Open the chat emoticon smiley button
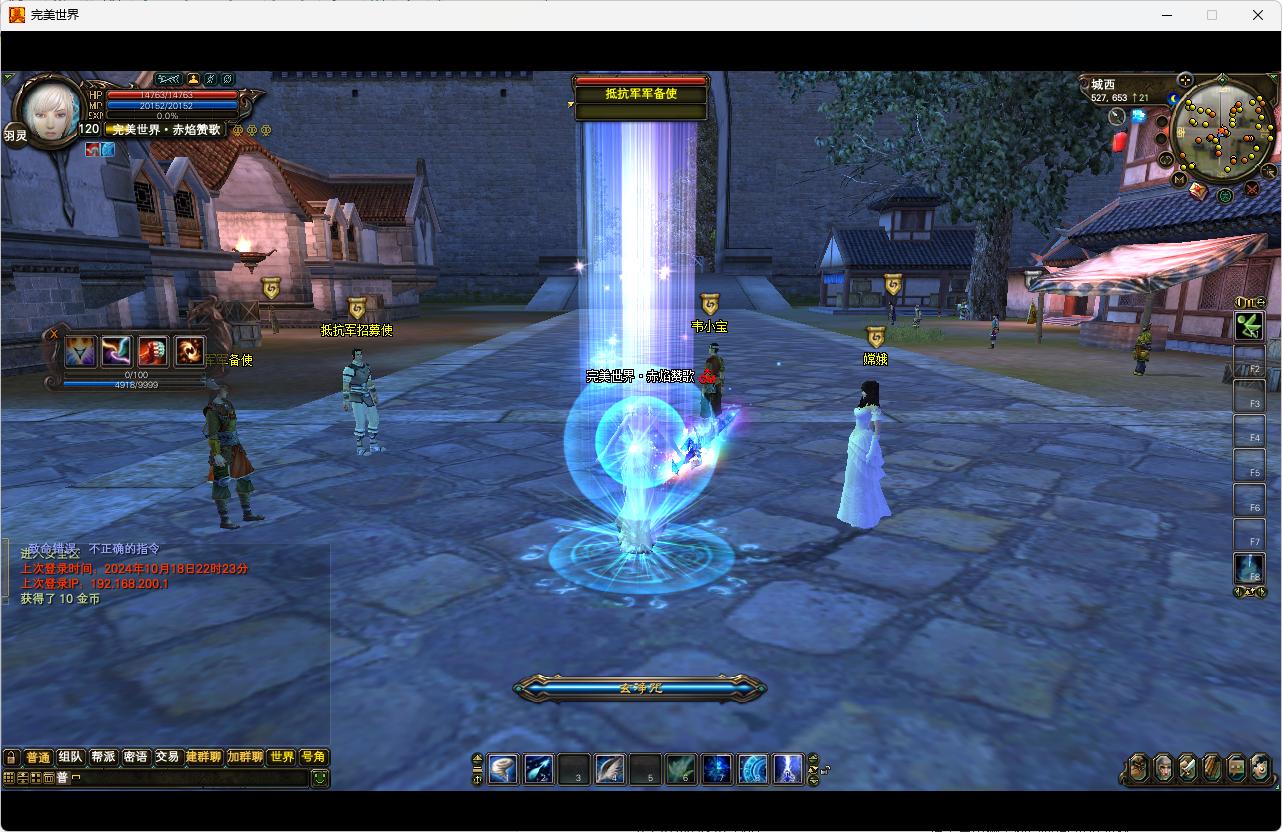This screenshot has width=1282, height=832. [x=319, y=778]
